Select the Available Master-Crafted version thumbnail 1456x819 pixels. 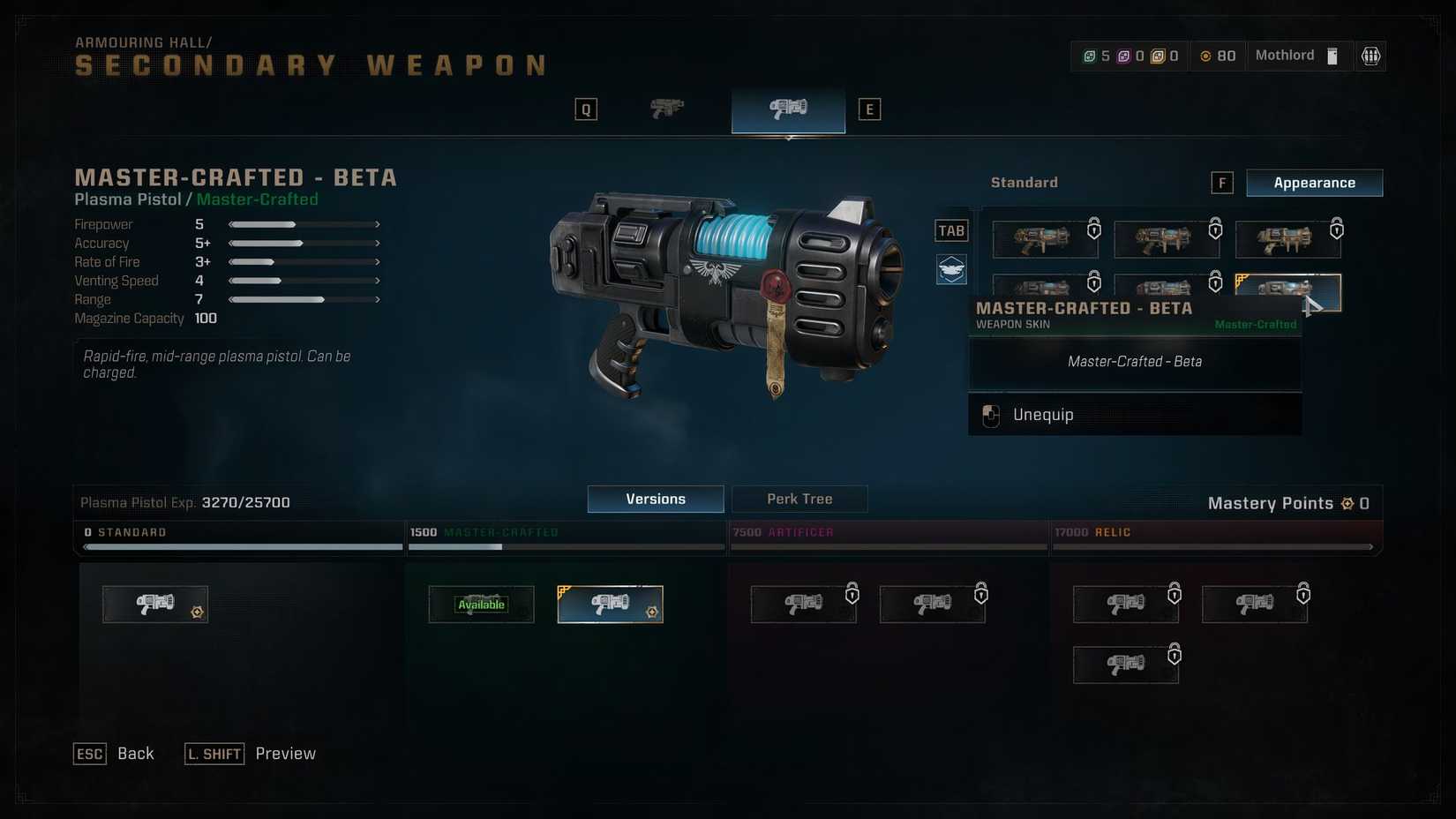pos(481,604)
